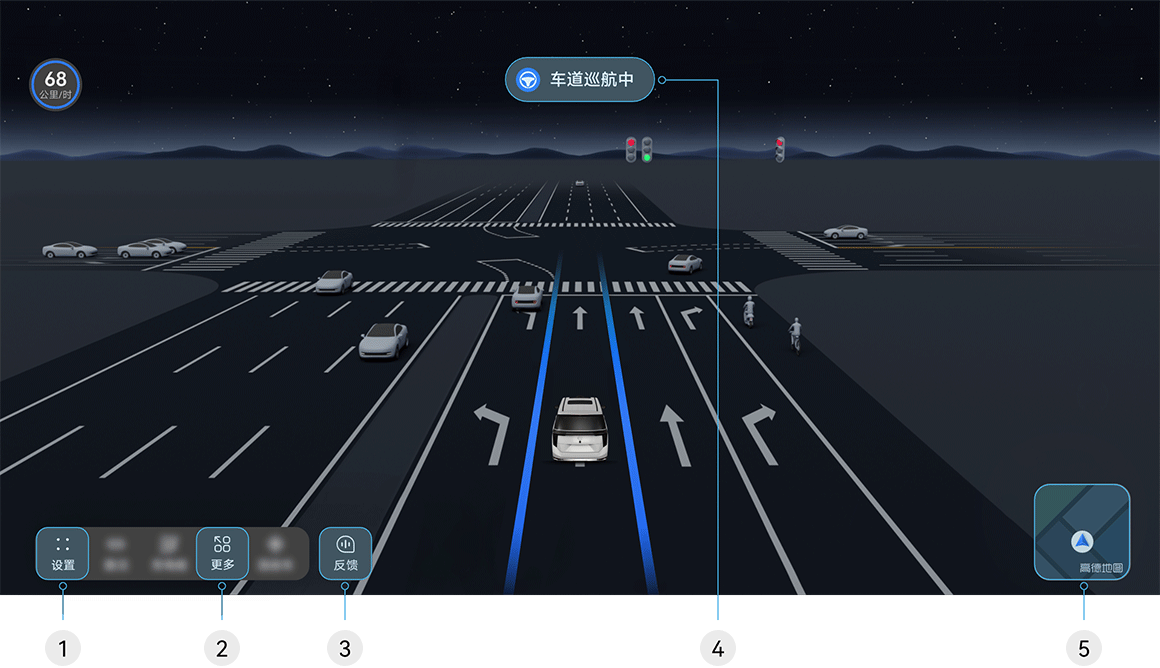Screen dimensions: 1160x668
Task: Open the 反馈 feedback button
Action: click(x=345, y=553)
